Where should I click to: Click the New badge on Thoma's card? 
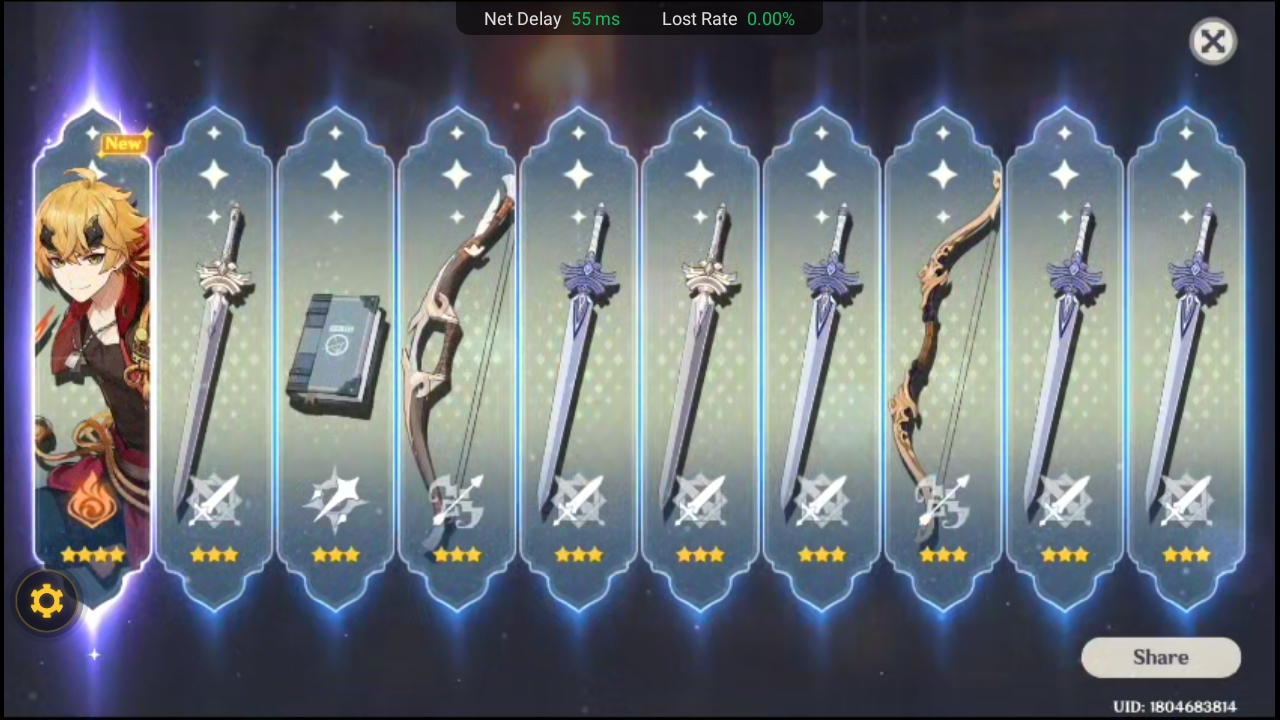122,143
